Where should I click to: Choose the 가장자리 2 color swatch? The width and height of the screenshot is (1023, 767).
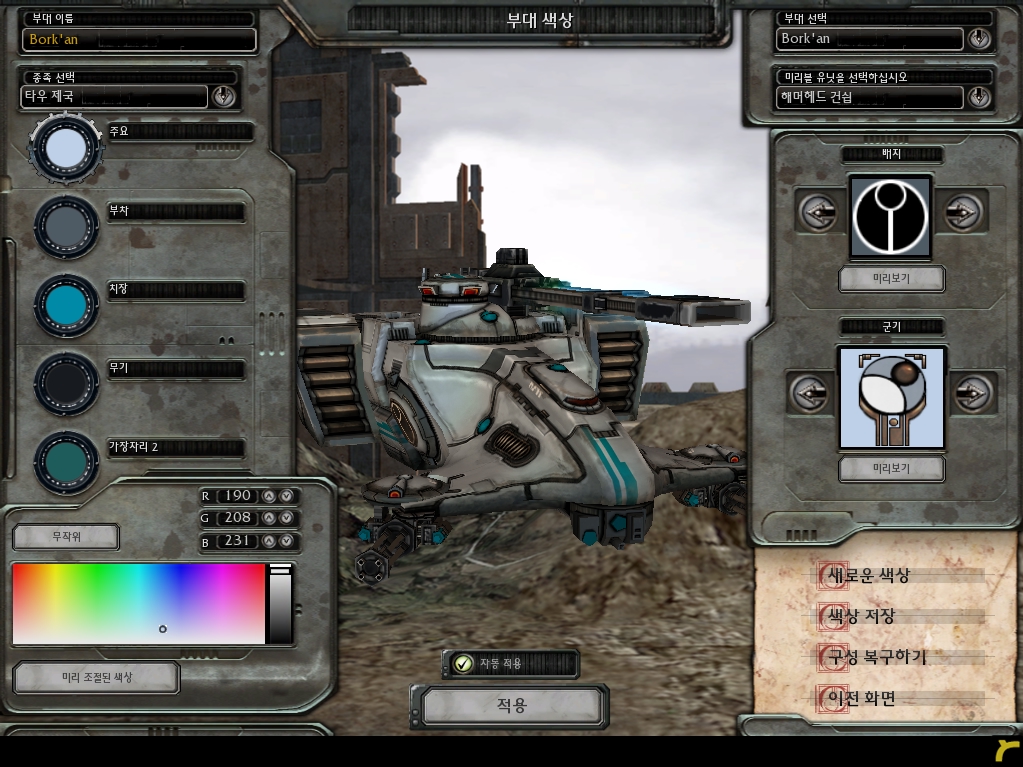click(66, 461)
